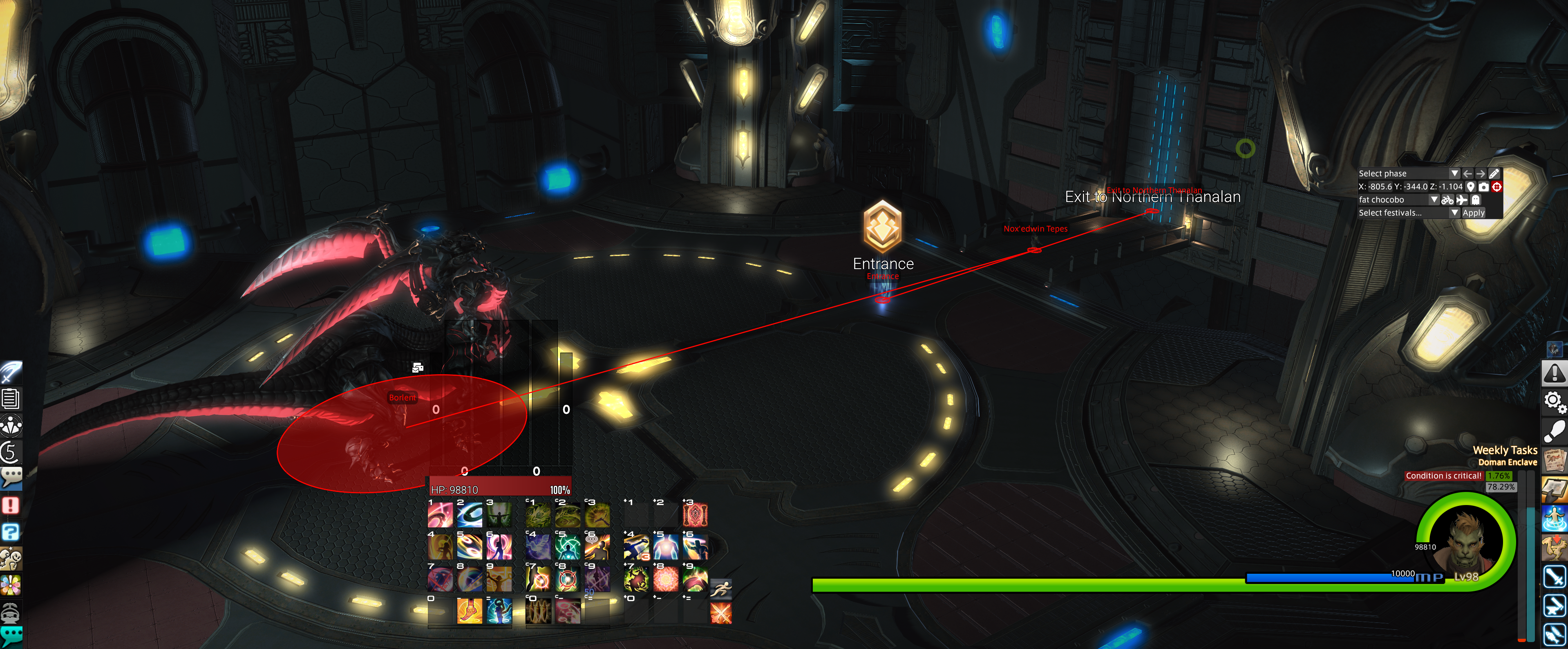
Task: Click the camera icon button
Action: click(x=1483, y=187)
